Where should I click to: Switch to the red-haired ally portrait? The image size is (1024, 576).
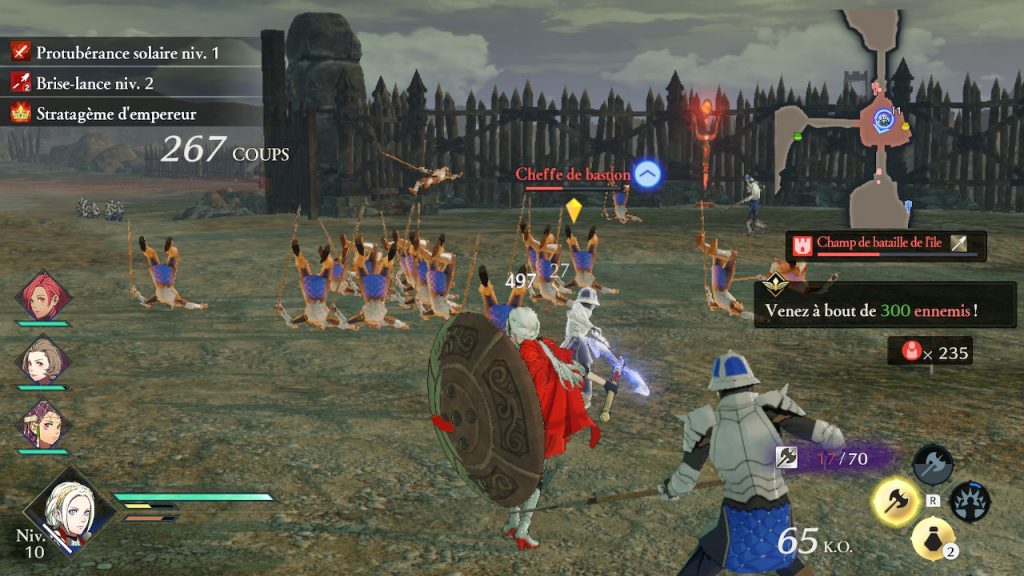43,294
